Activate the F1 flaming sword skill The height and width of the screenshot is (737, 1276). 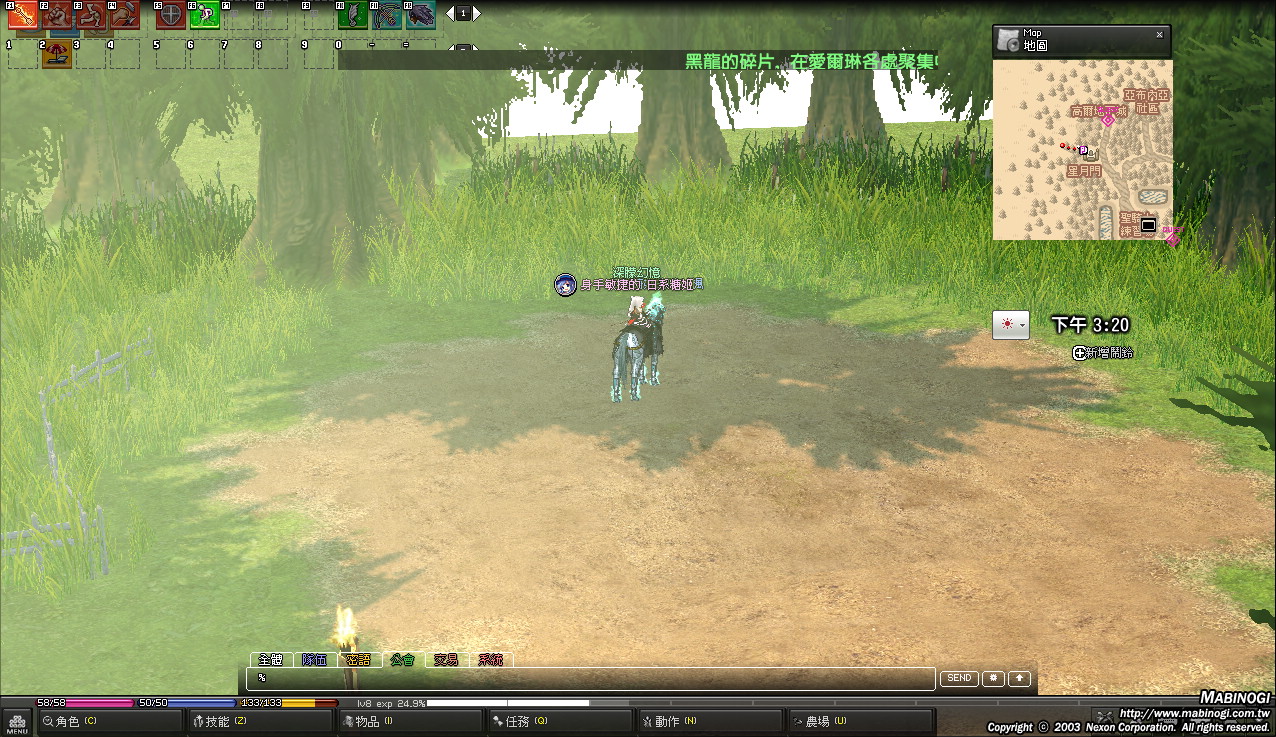coord(23,15)
